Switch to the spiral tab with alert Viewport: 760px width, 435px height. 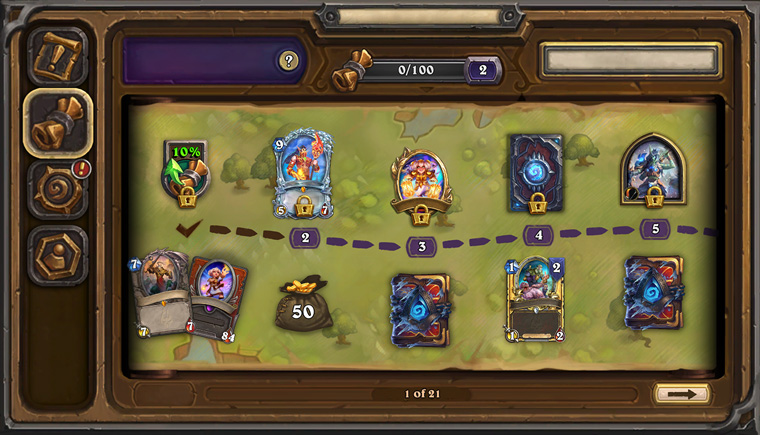(58, 190)
